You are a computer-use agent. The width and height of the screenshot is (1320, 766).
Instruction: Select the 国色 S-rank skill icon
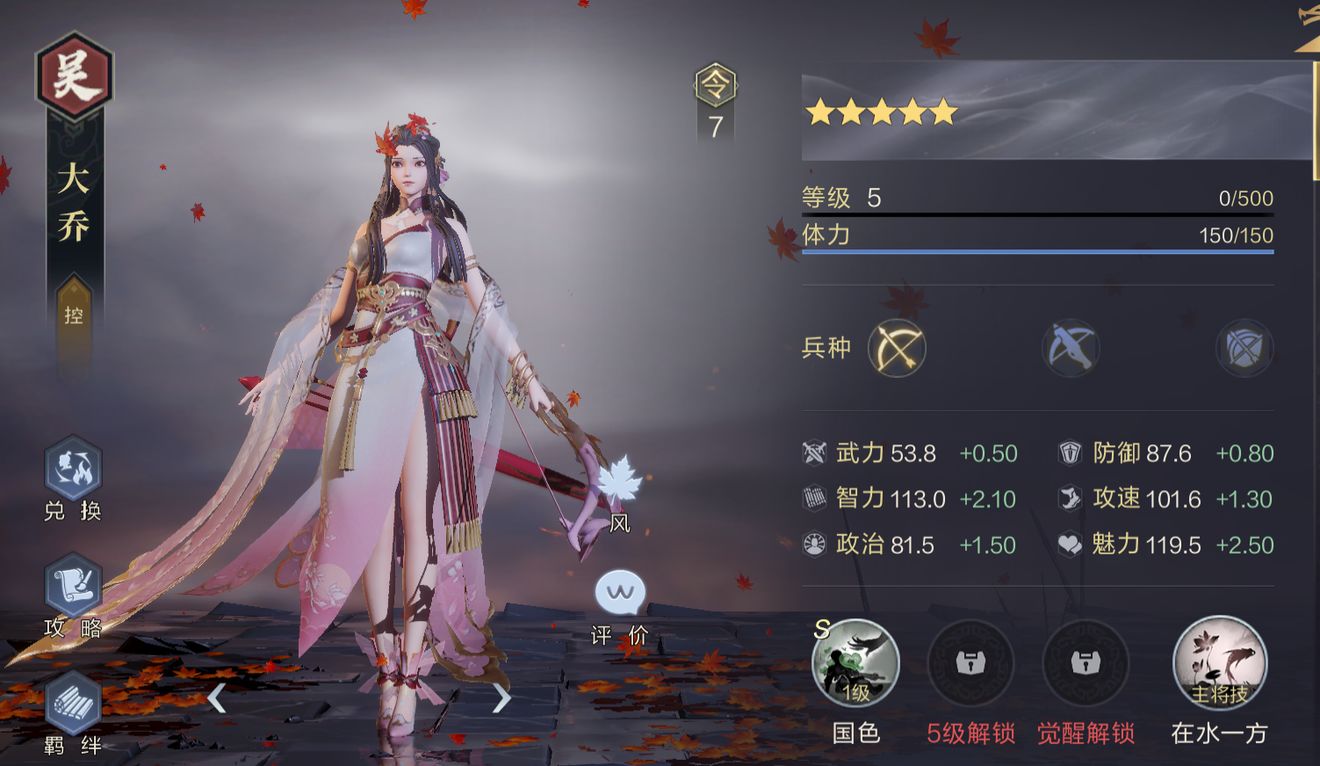(856, 664)
